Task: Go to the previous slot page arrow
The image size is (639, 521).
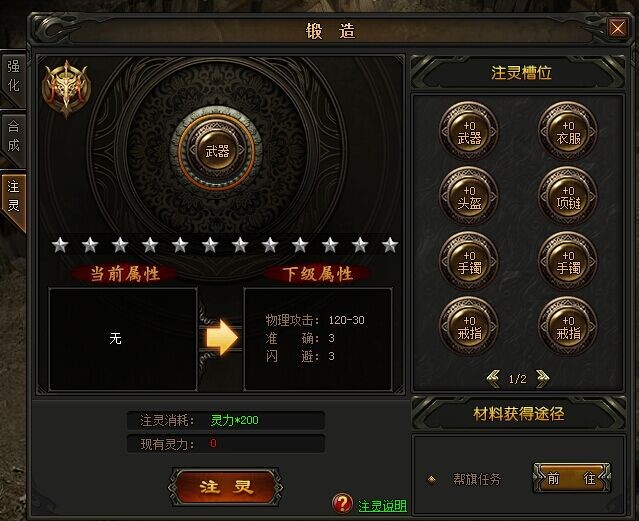Action: [x=493, y=377]
